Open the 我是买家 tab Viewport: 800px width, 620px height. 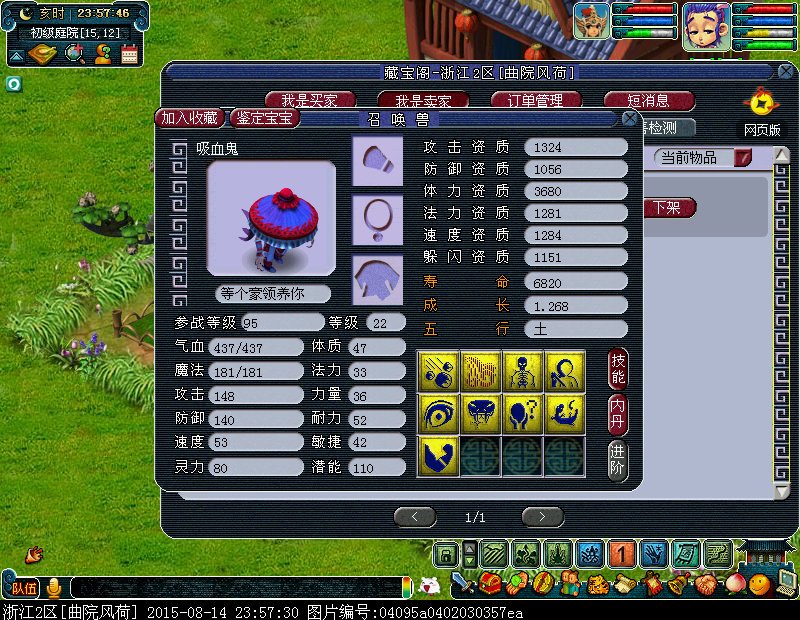pos(308,101)
